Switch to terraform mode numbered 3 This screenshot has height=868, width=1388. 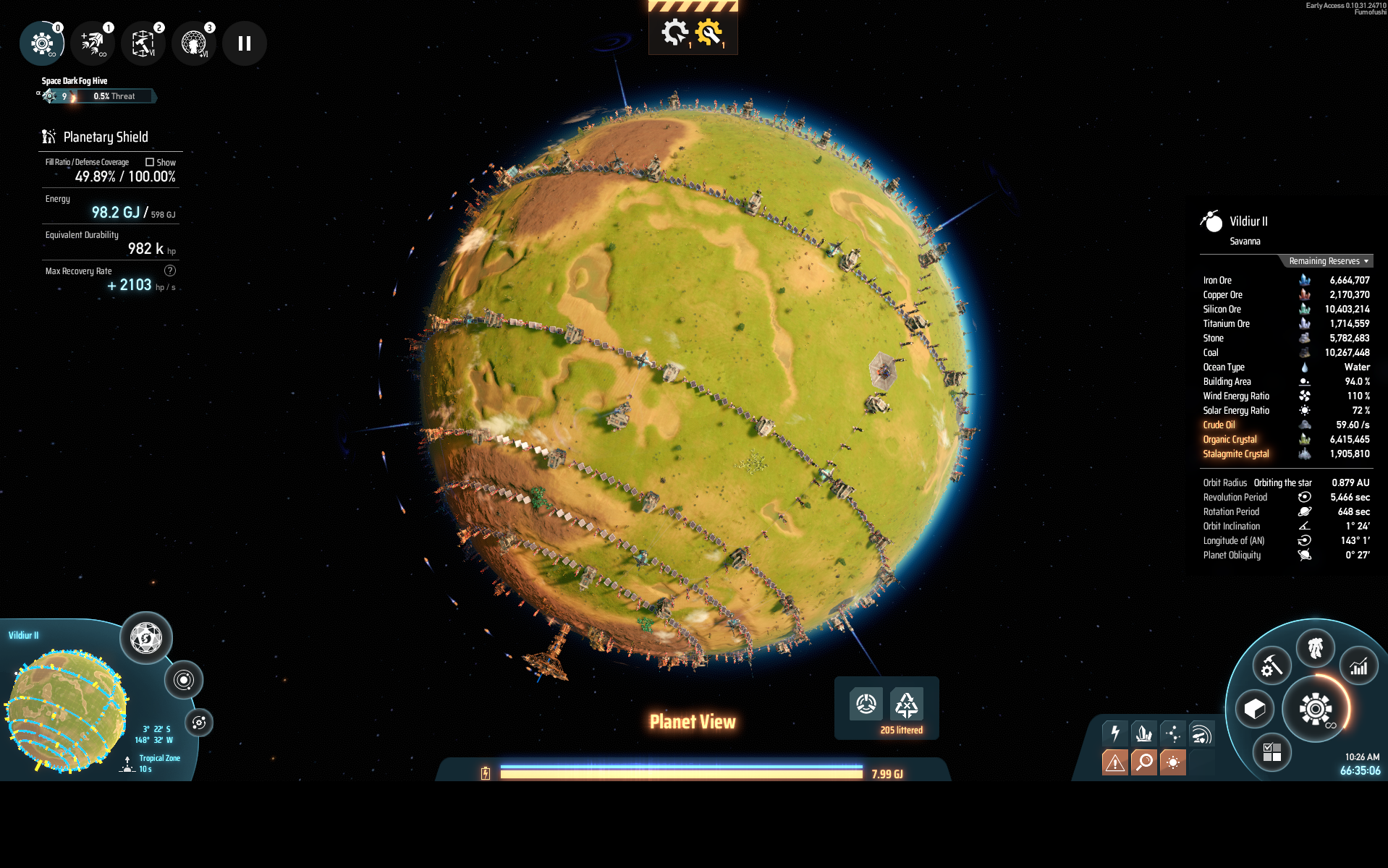(x=193, y=43)
